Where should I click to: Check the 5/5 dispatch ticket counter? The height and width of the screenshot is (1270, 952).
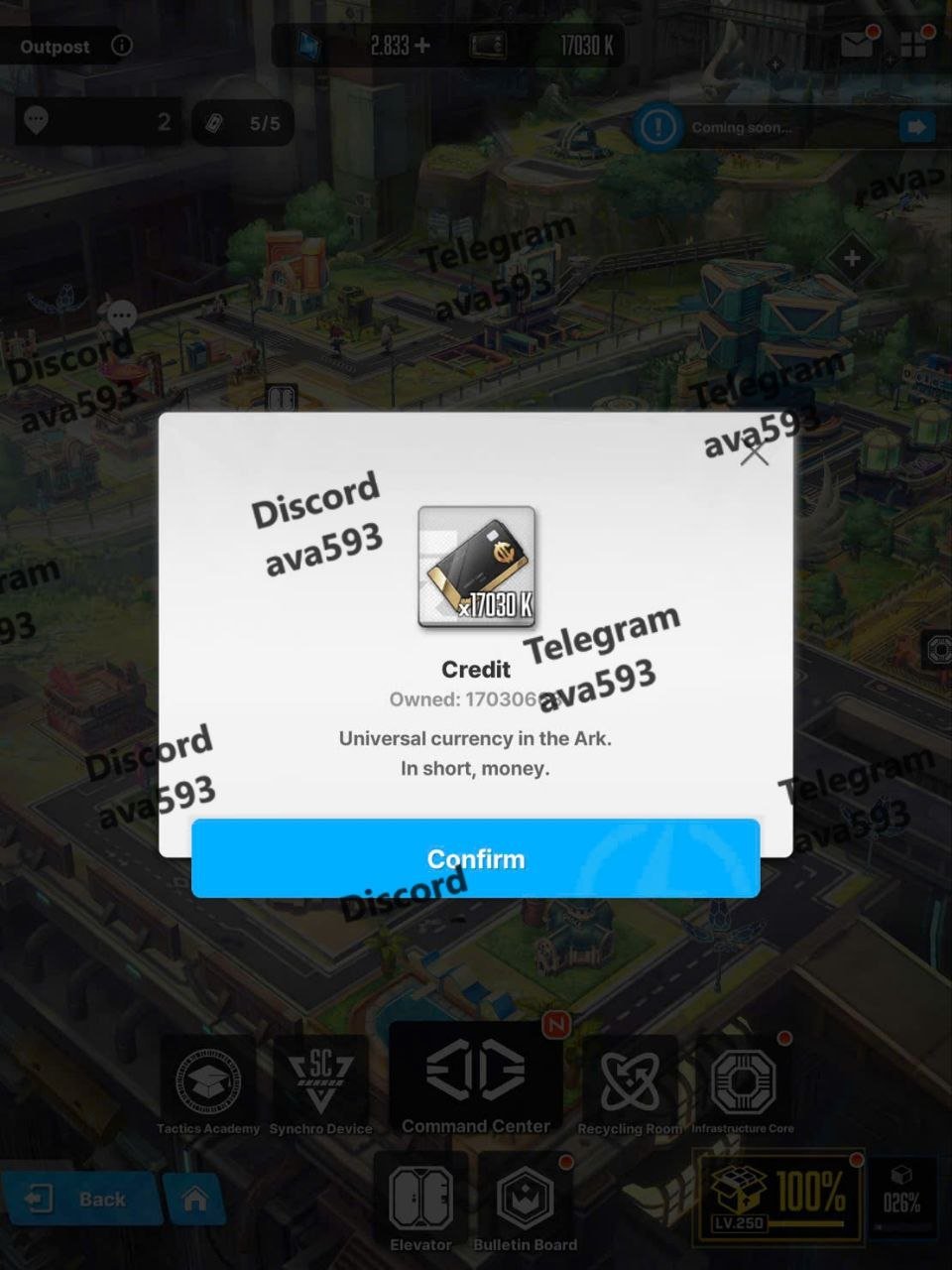[243, 123]
